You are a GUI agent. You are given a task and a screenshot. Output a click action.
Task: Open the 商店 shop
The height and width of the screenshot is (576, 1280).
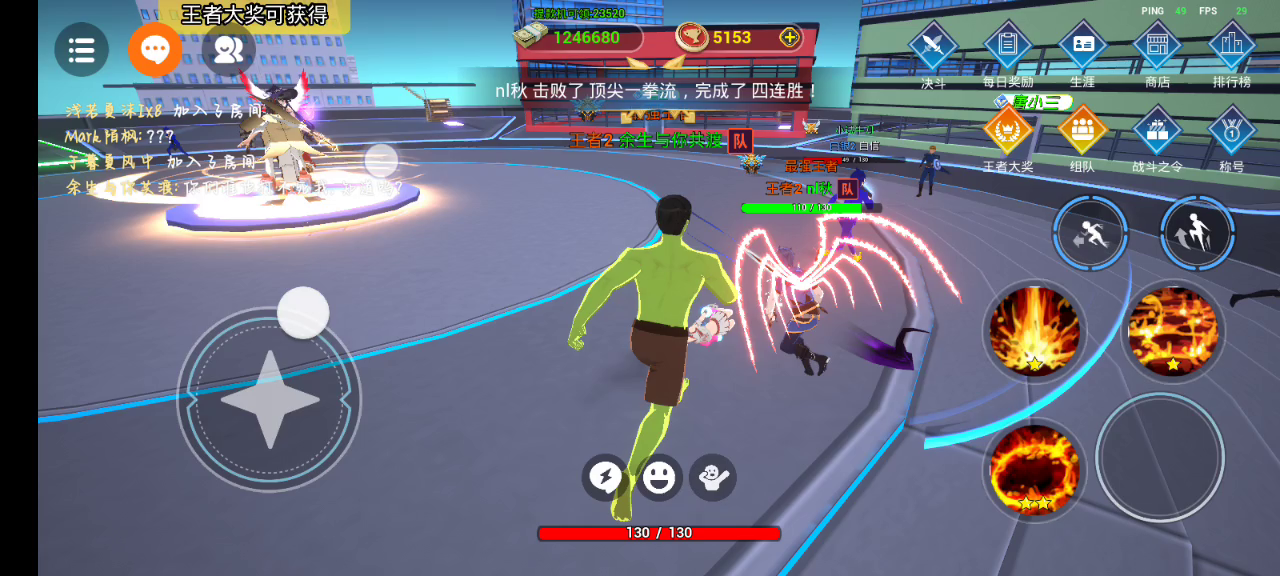click(1157, 46)
